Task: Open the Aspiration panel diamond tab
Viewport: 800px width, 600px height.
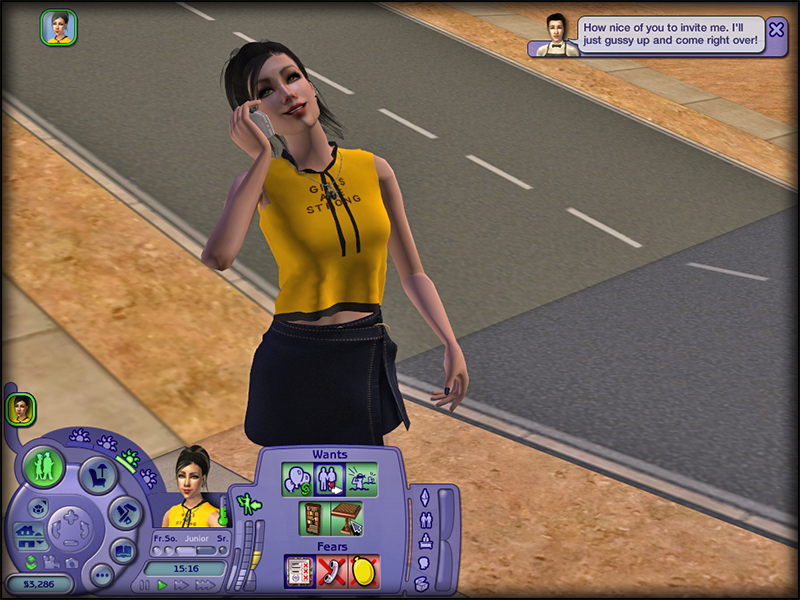Action: (423, 497)
